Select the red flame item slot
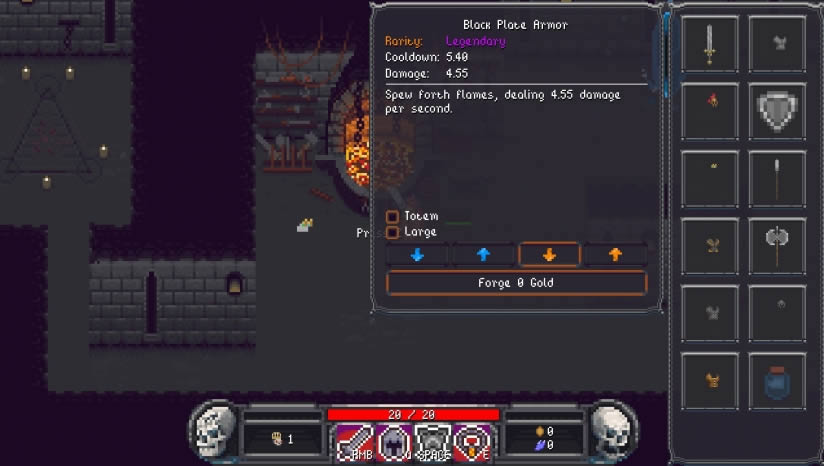Viewport: 824px width, 466px height. (710, 110)
